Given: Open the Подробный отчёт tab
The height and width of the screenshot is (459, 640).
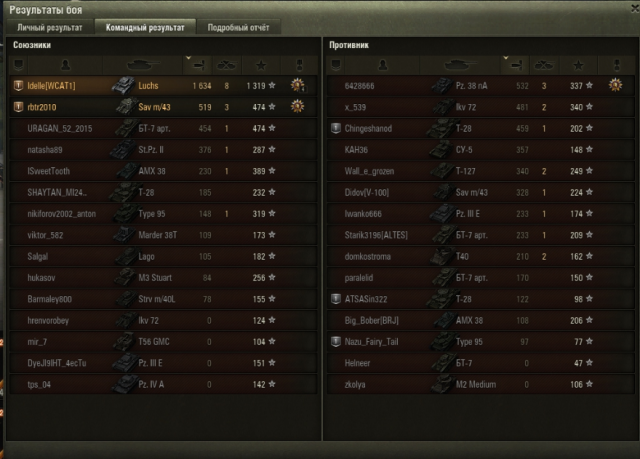Looking at the screenshot, I should coord(236,27).
